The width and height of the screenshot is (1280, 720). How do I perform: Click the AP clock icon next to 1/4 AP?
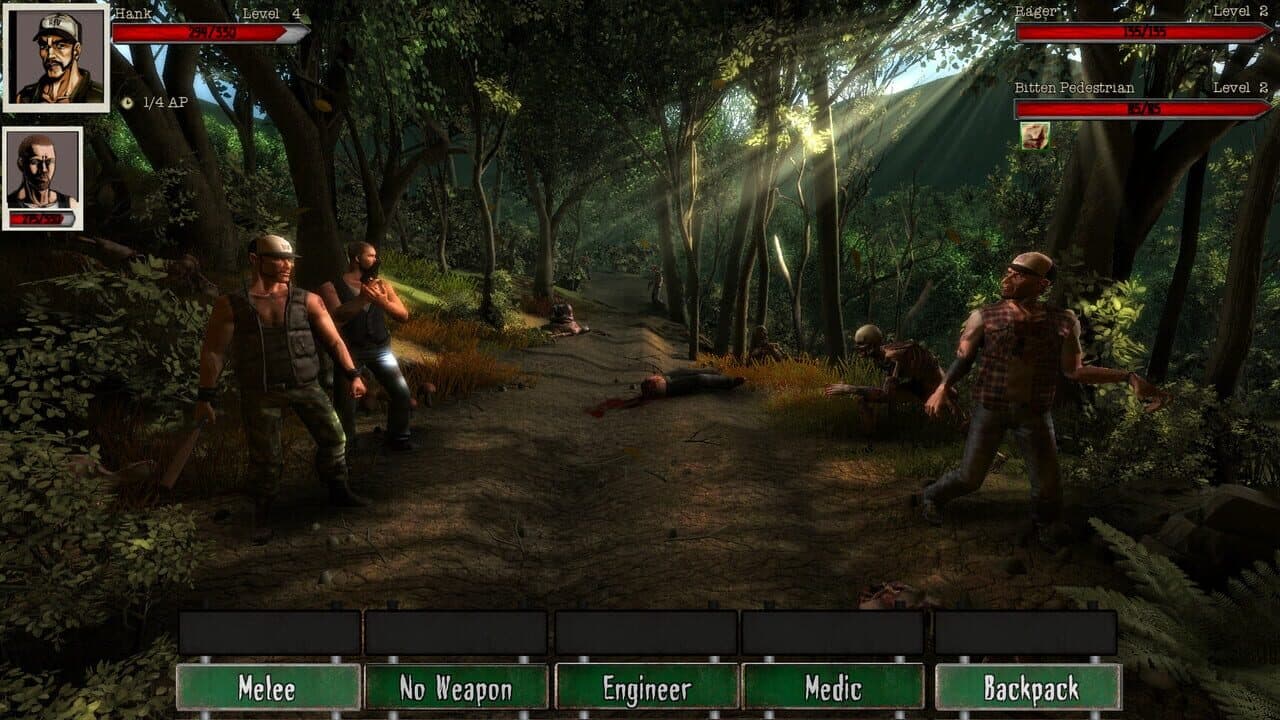(x=126, y=100)
